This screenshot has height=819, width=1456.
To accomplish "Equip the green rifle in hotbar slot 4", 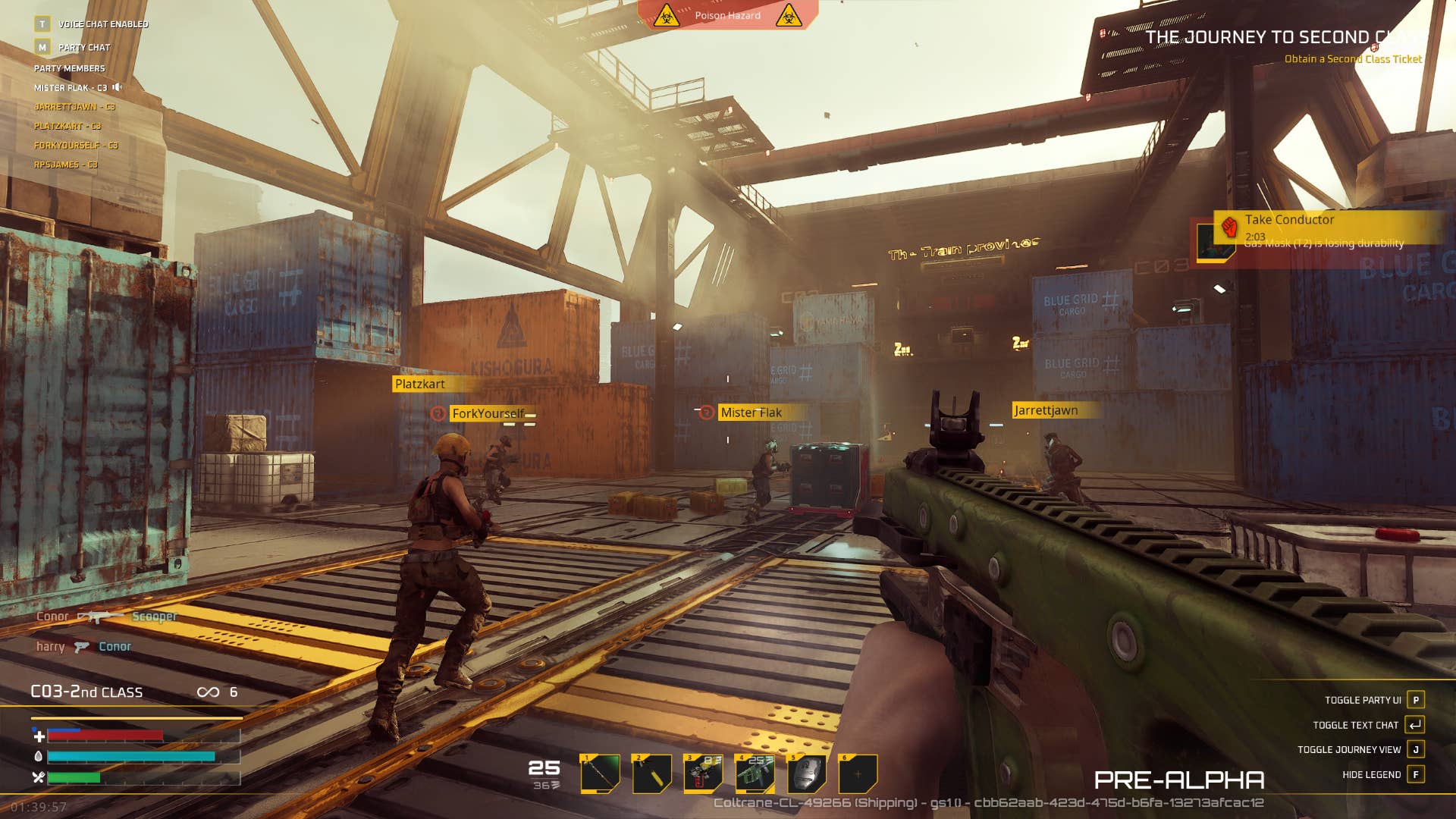I will (755, 773).
